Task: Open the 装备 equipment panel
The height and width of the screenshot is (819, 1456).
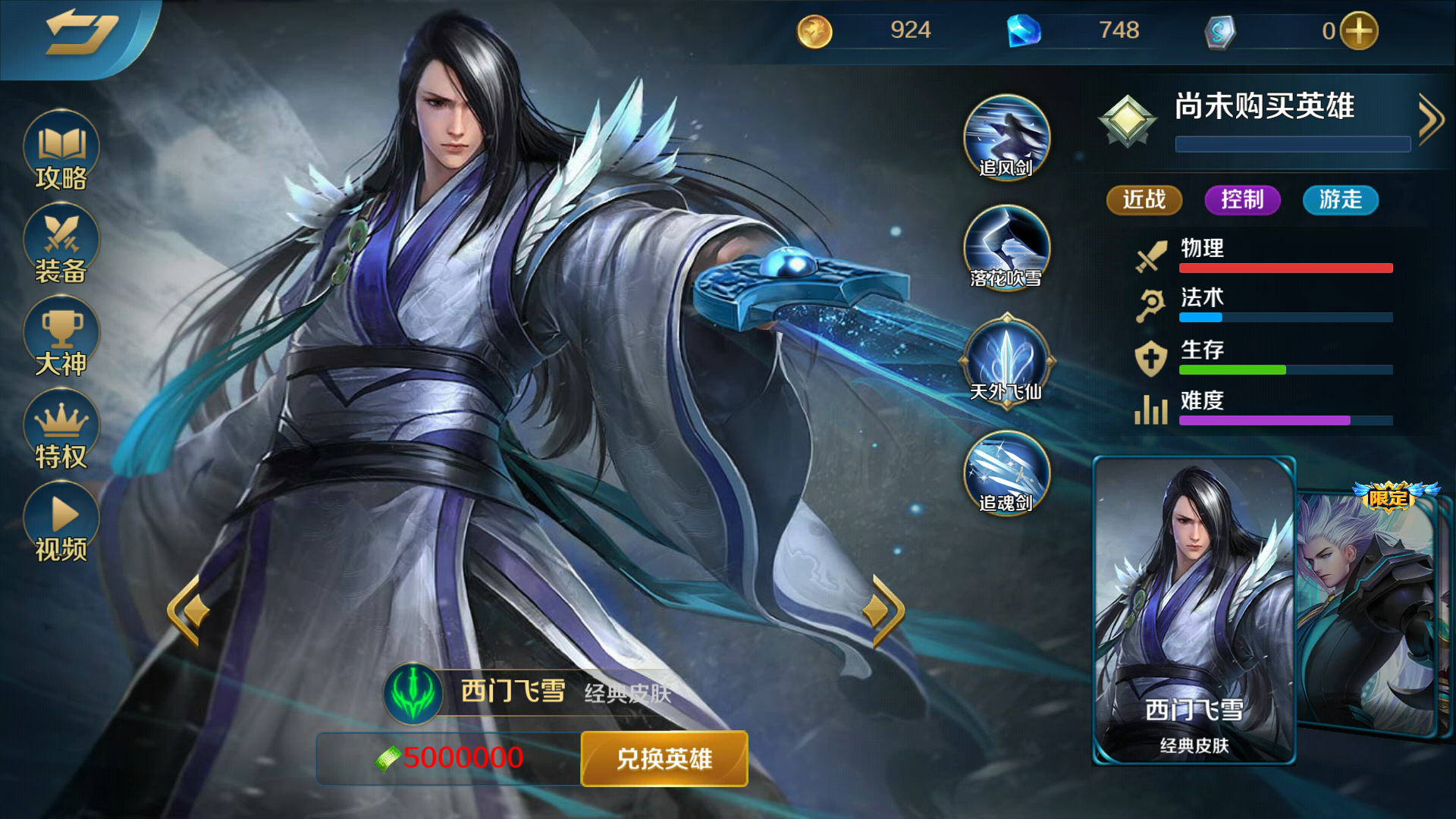Action: tap(61, 243)
